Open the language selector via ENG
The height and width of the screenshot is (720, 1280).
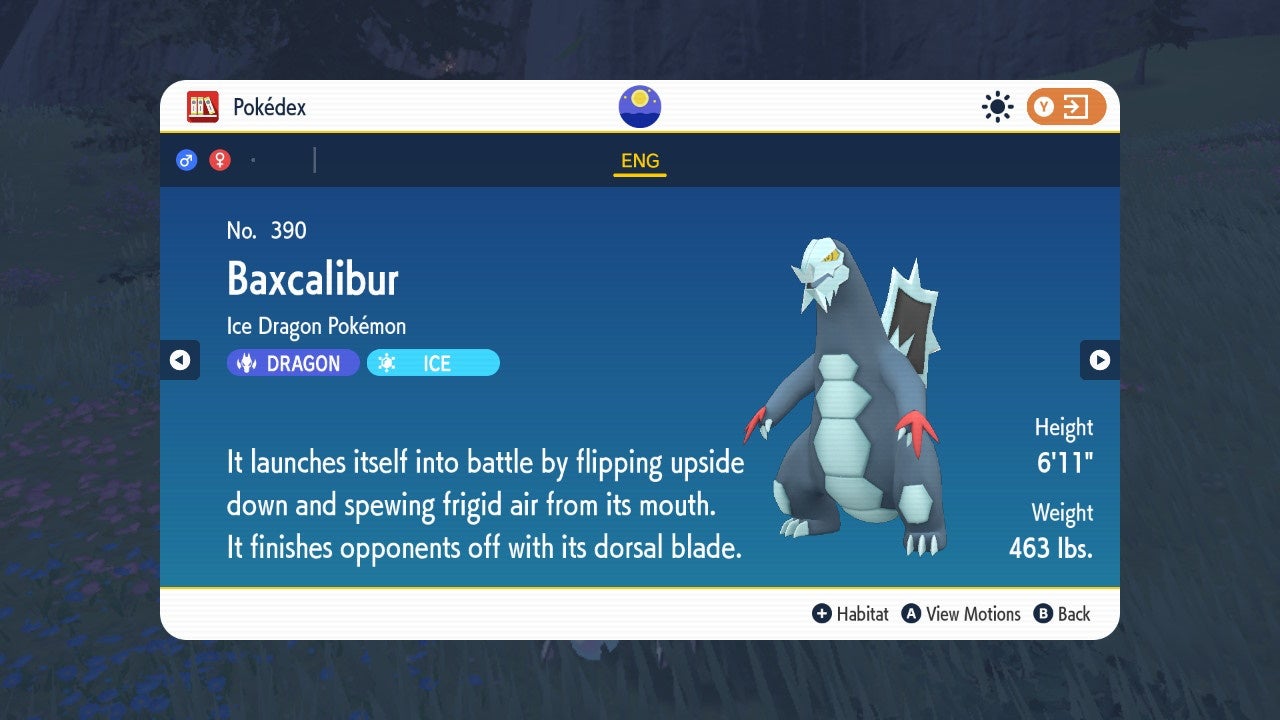(x=639, y=160)
